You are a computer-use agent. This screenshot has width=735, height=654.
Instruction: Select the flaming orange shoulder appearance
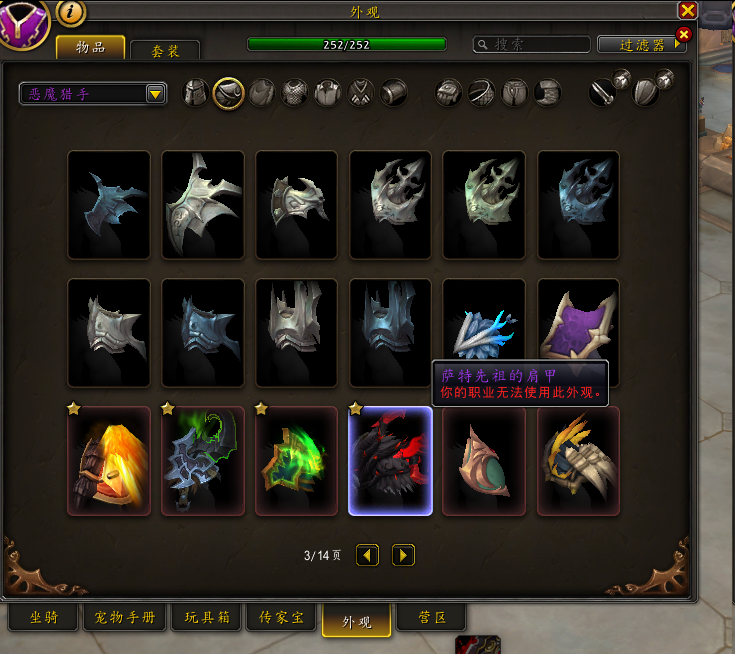tap(109, 461)
